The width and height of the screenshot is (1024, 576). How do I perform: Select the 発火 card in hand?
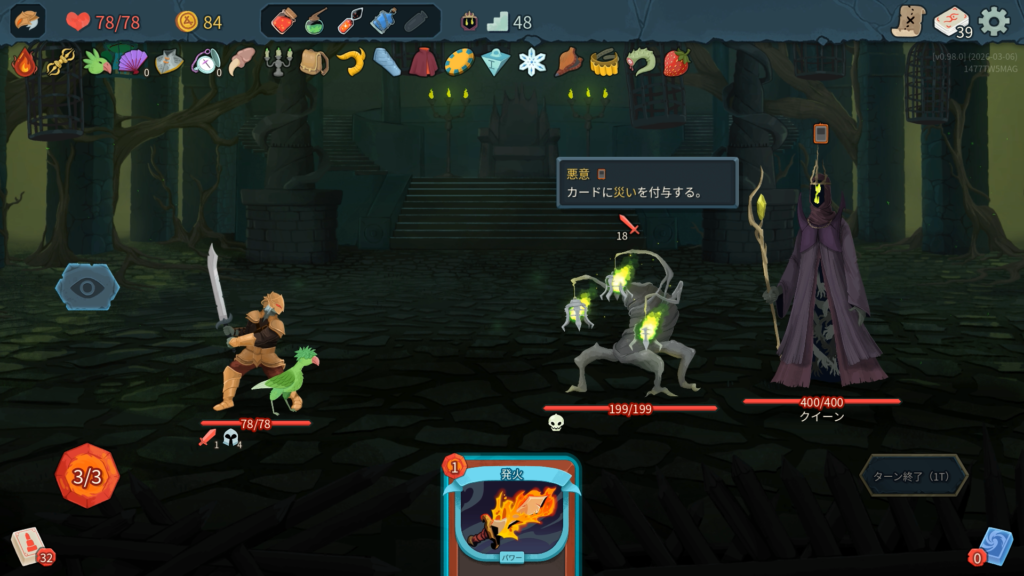(x=510, y=516)
